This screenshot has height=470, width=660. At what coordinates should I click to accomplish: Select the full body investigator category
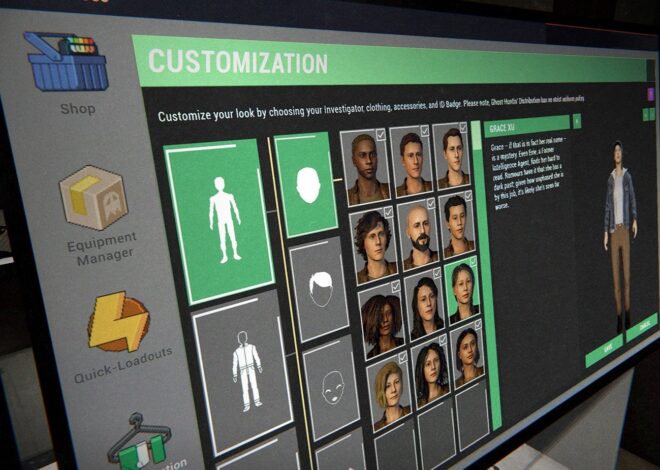point(220,218)
